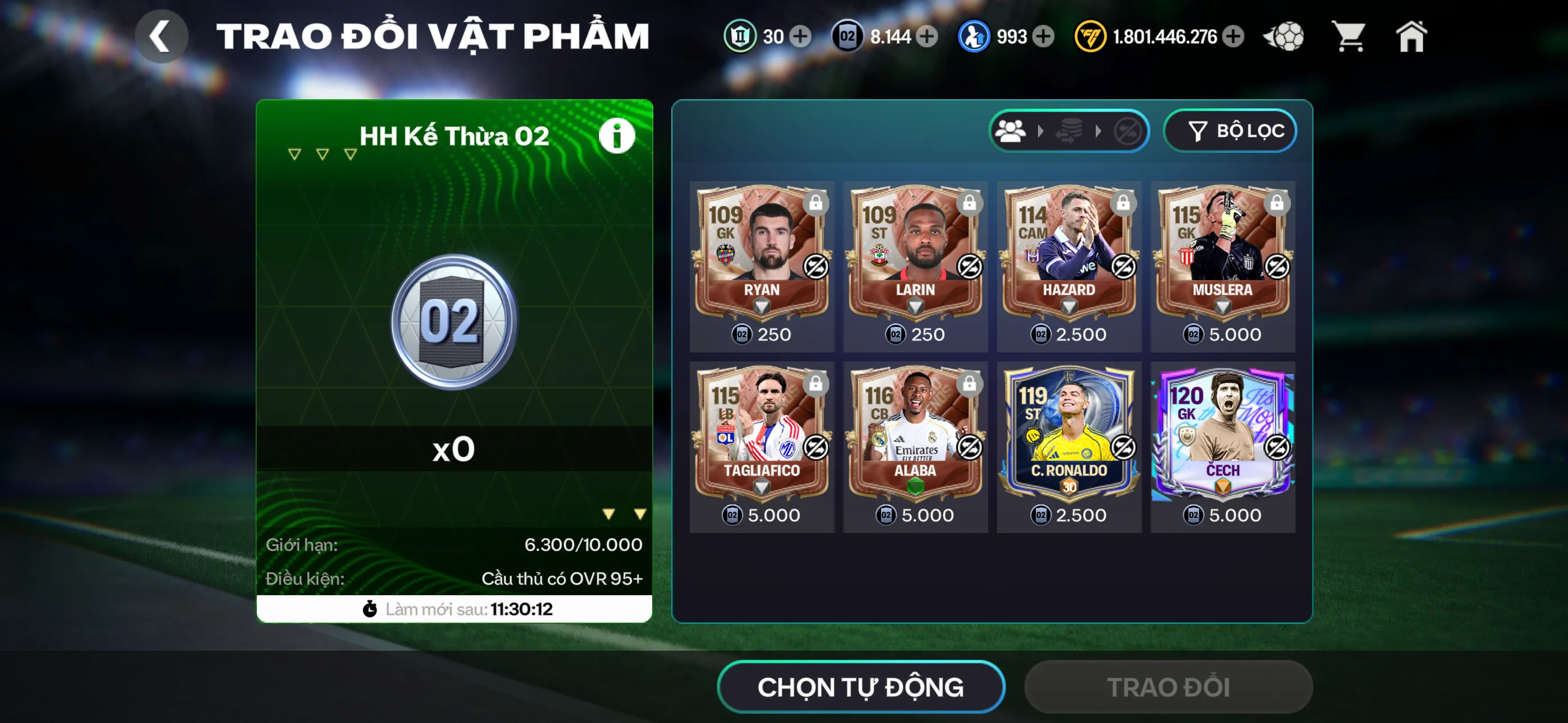Viewport: 1568px width, 723px height.
Task: Open the shopping cart icon
Action: pos(1349,36)
